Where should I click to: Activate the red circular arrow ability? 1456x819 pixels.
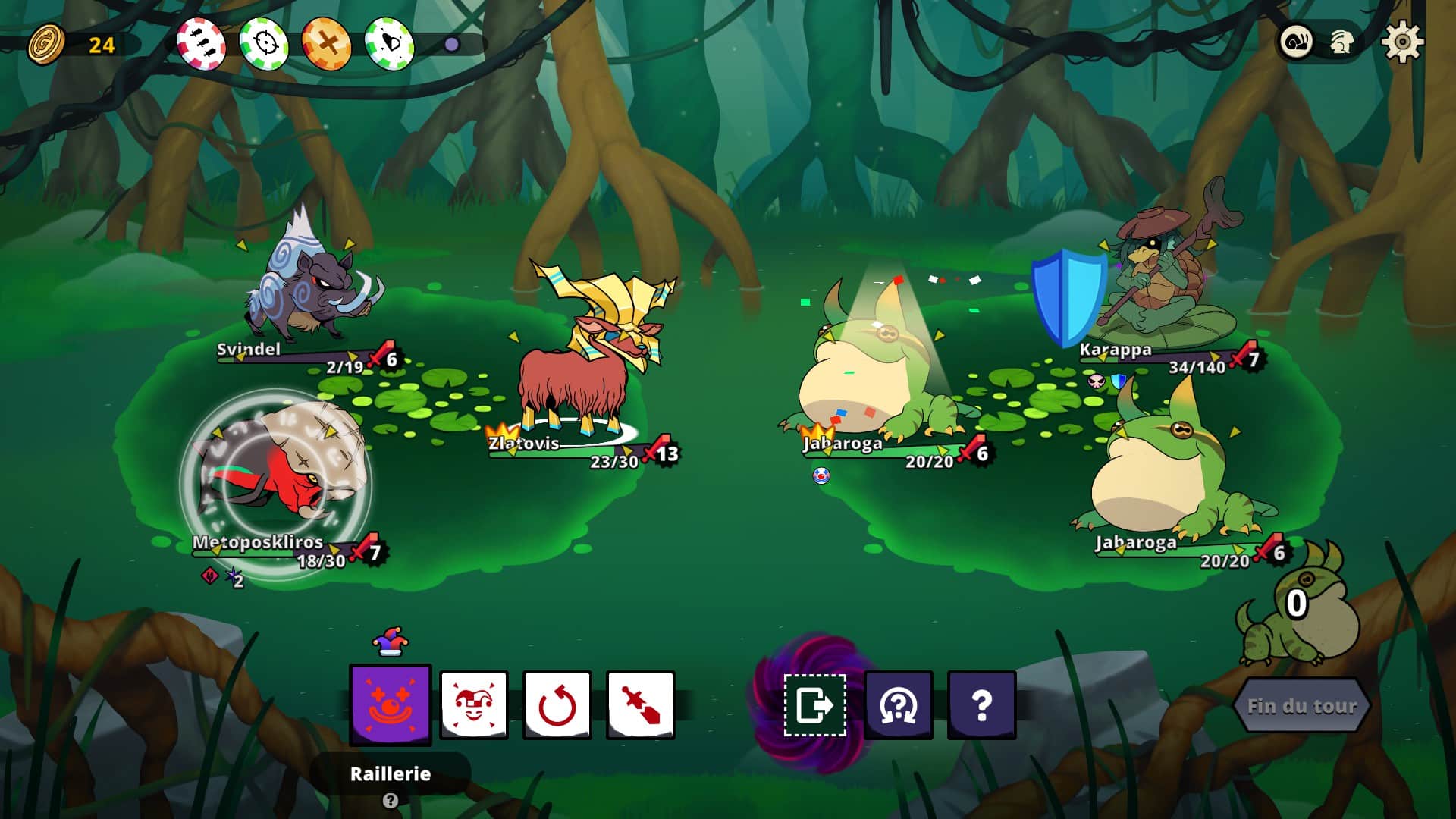click(x=557, y=704)
